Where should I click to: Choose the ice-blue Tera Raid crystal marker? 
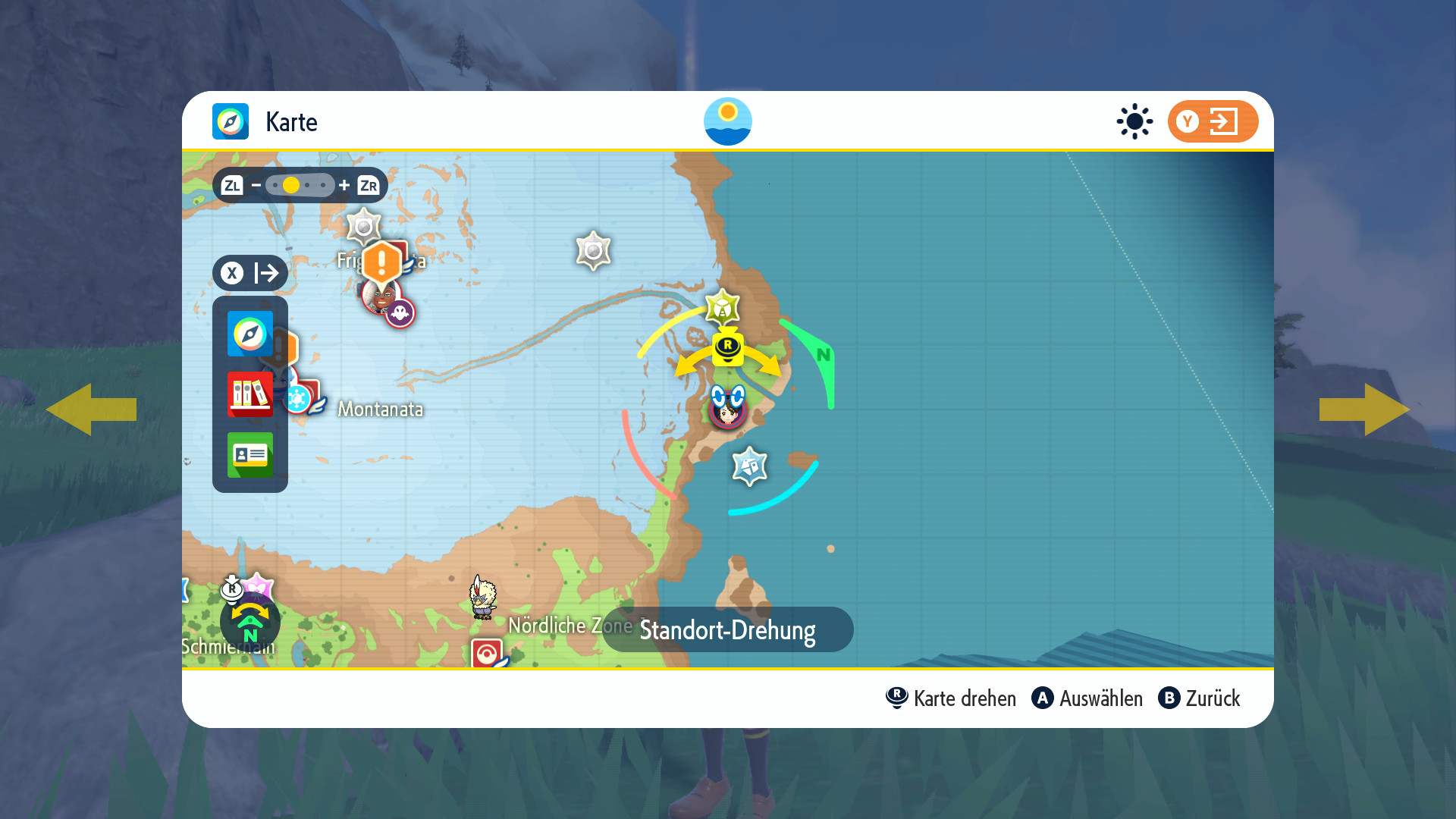(x=749, y=466)
